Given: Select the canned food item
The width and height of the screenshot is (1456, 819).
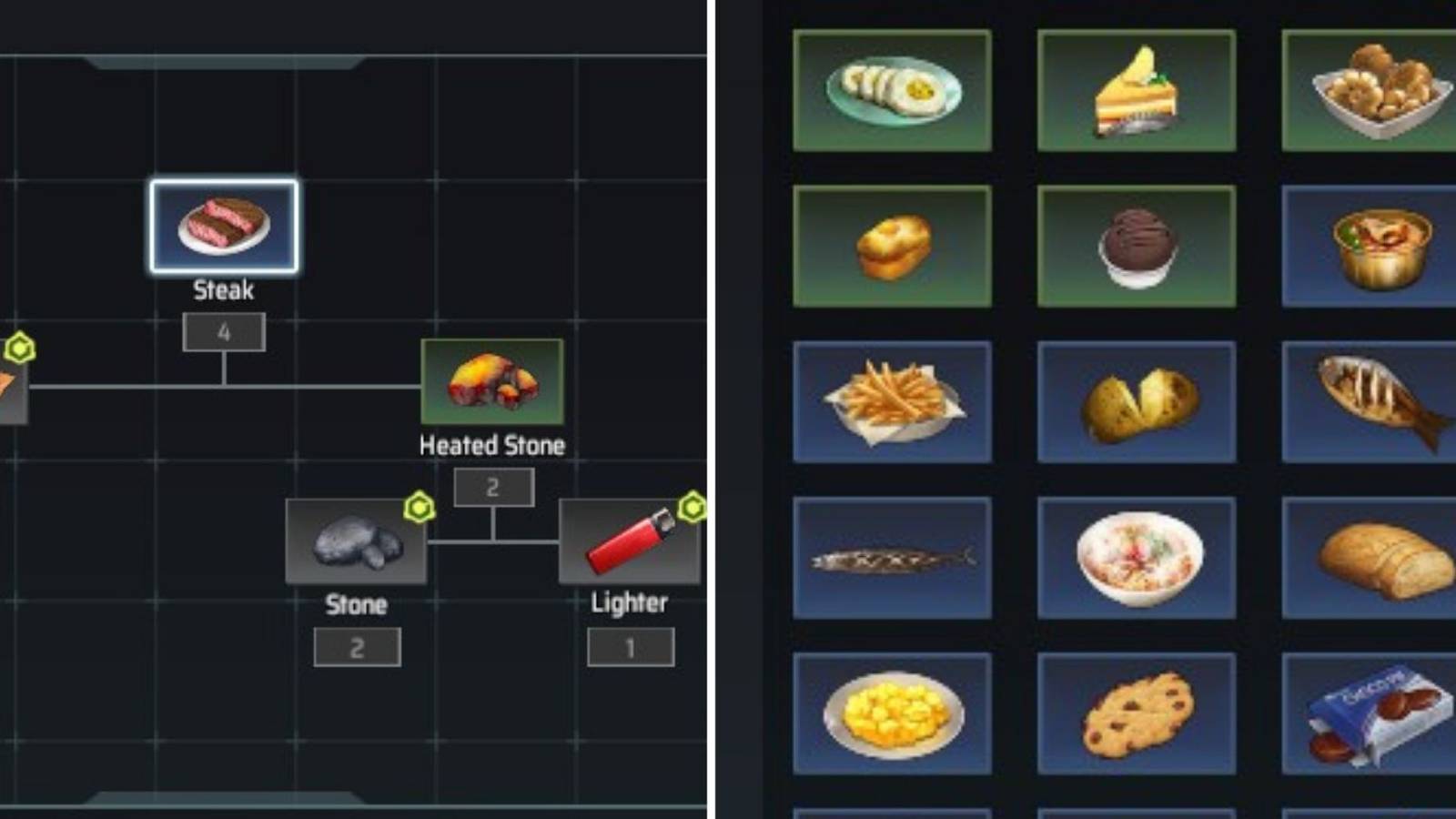Looking at the screenshot, I should click(1374, 246).
